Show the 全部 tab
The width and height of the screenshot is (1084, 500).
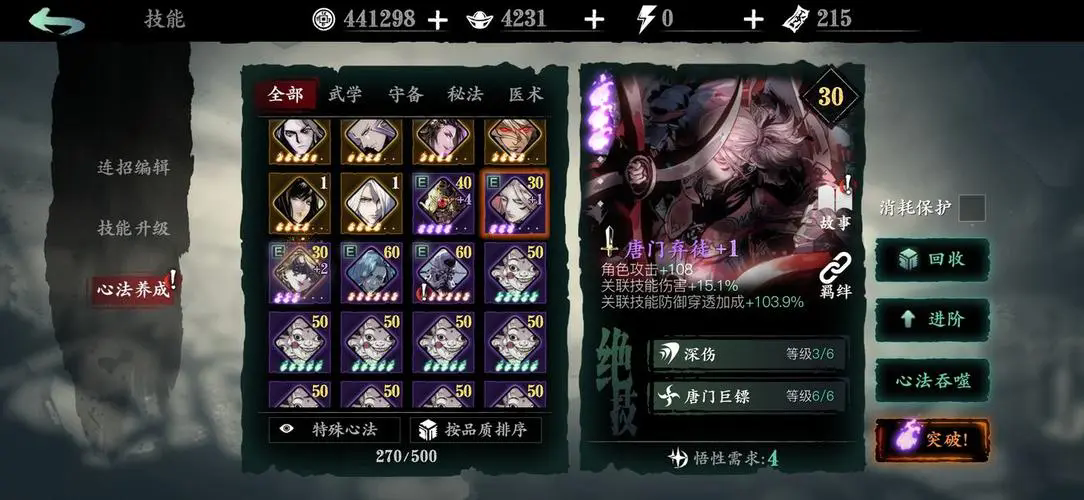[x=285, y=95]
